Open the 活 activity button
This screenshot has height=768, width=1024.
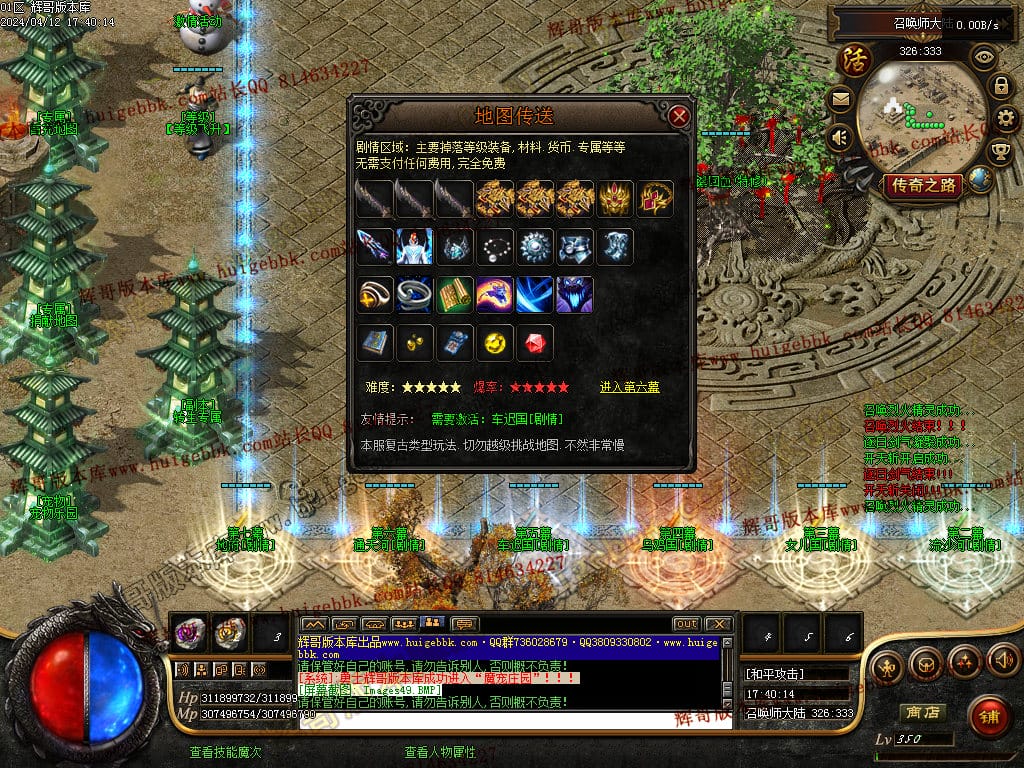coord(855,59)
